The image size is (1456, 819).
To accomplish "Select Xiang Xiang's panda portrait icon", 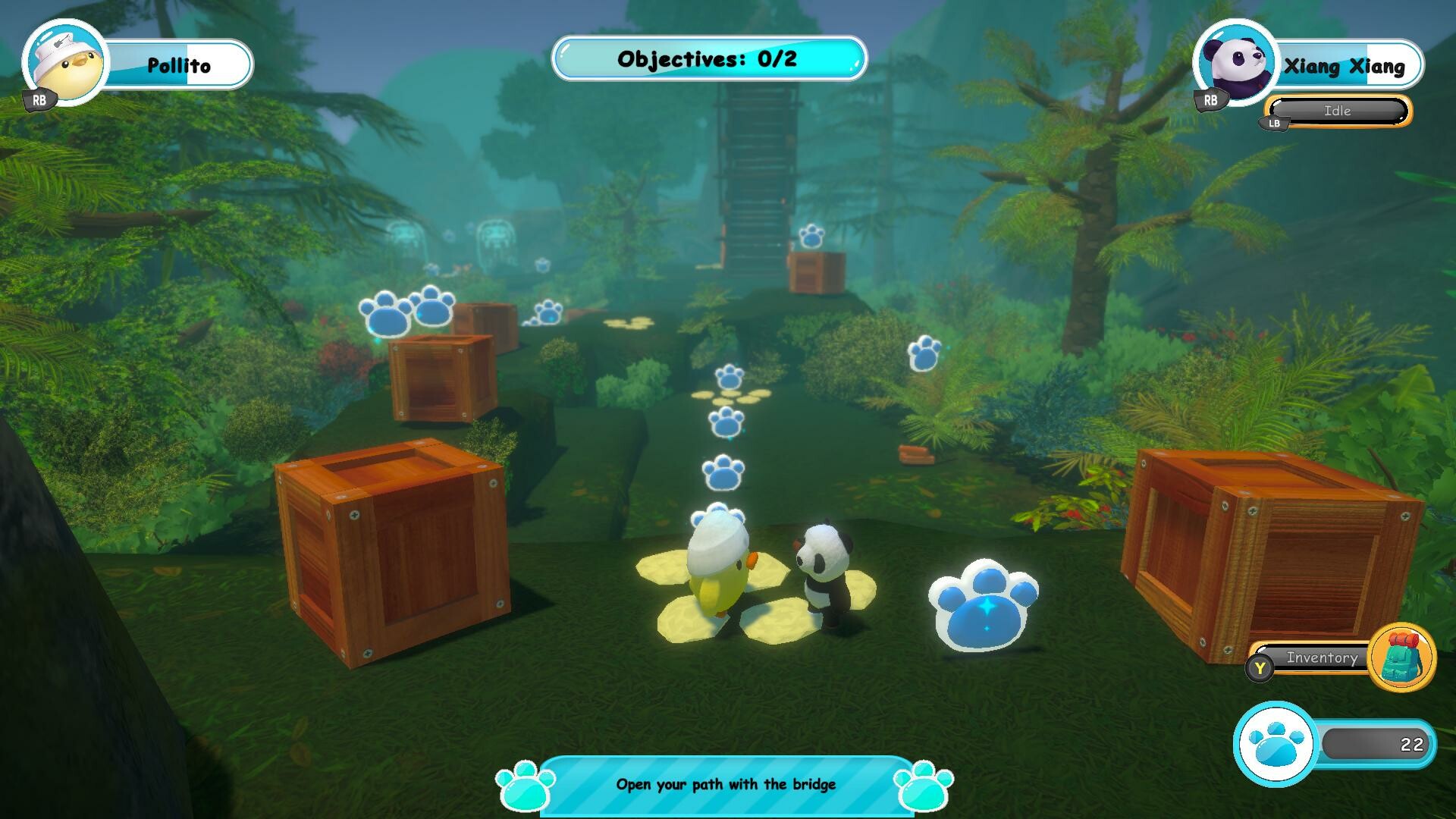I will (1236, 64).
